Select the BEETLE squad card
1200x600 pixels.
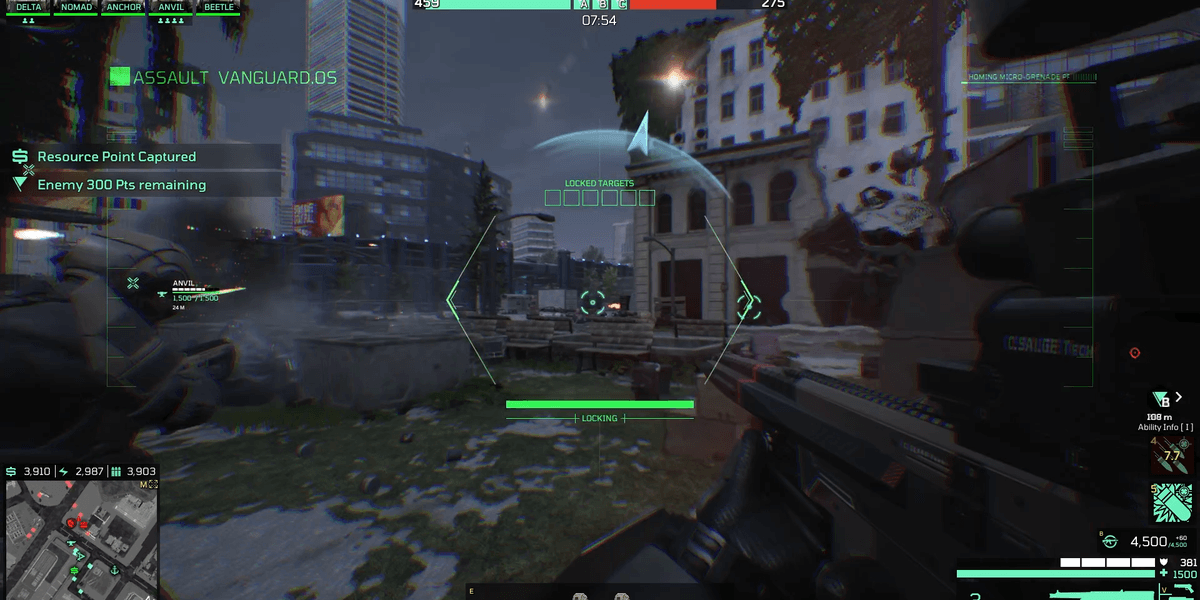point(217,7)
